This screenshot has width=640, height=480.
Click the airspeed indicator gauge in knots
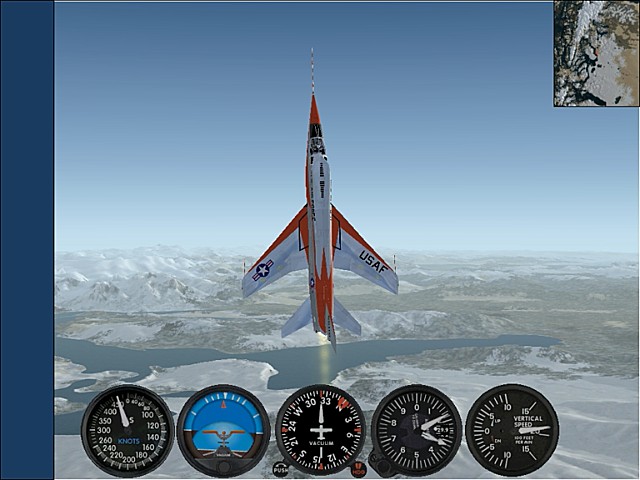pos(127,430)
